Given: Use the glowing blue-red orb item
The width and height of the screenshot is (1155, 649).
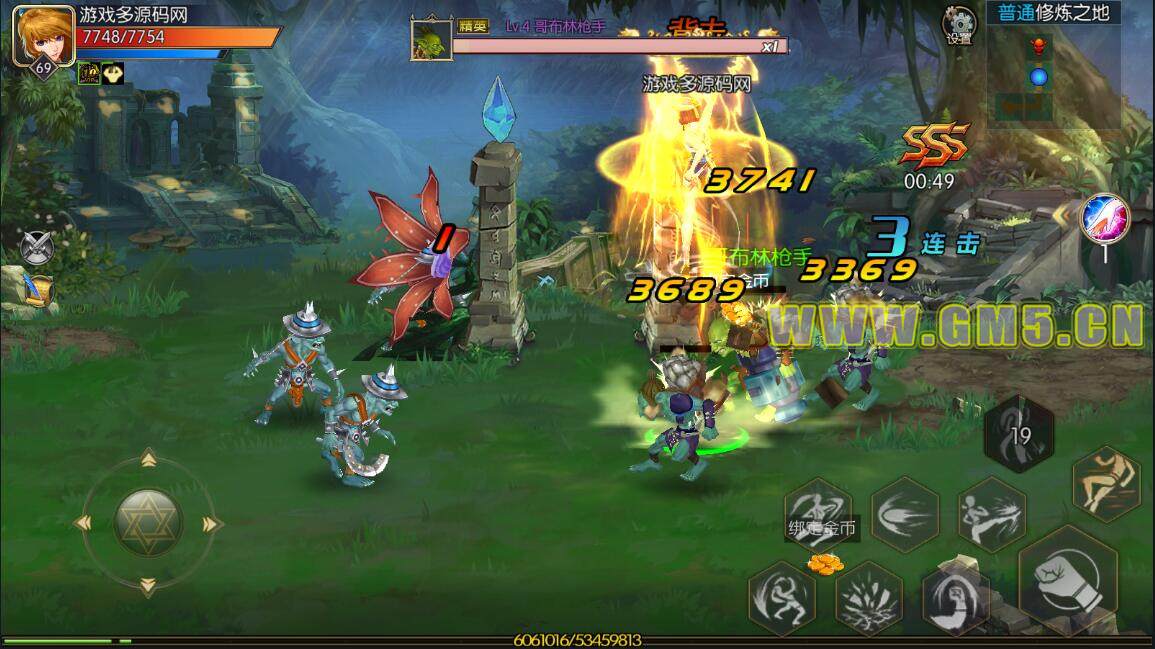Looking at the screenshot, I should click(x=1105, y=217).
